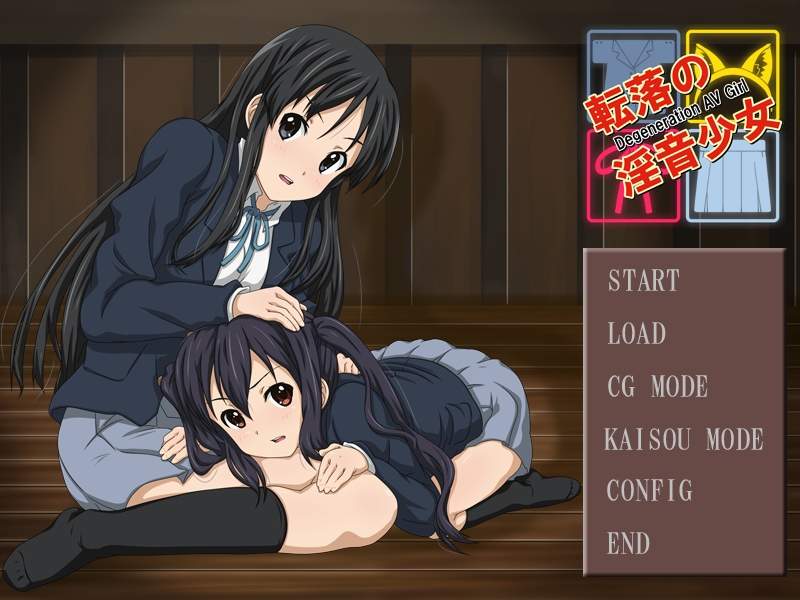Click START to begin the game
This screenshot has height=600, width=800.
tap(644, 281)
